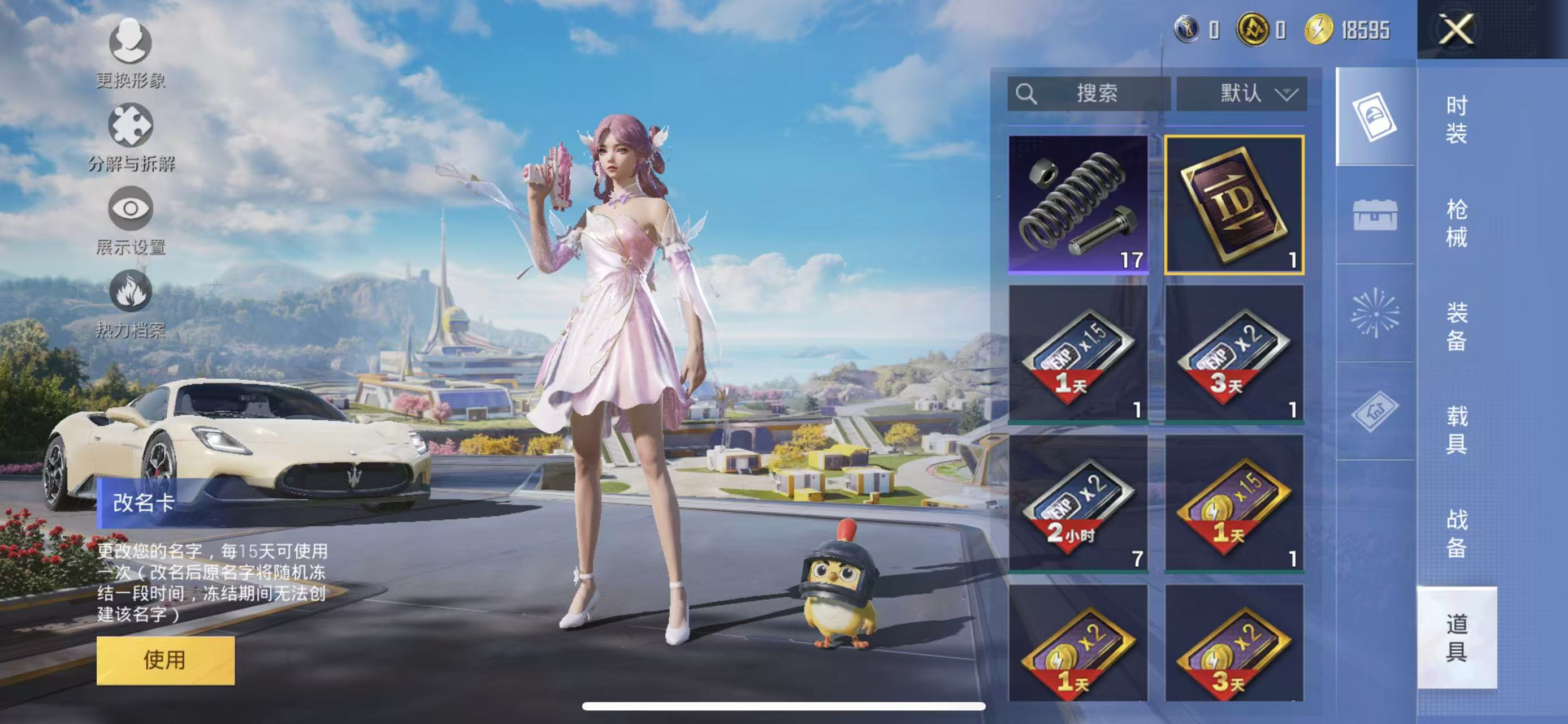Open the 默认 sorting dropdown
Image resolution: width=1568 pixels, height=724 pixels.
pyautogui.click(x=1242, y=93)
